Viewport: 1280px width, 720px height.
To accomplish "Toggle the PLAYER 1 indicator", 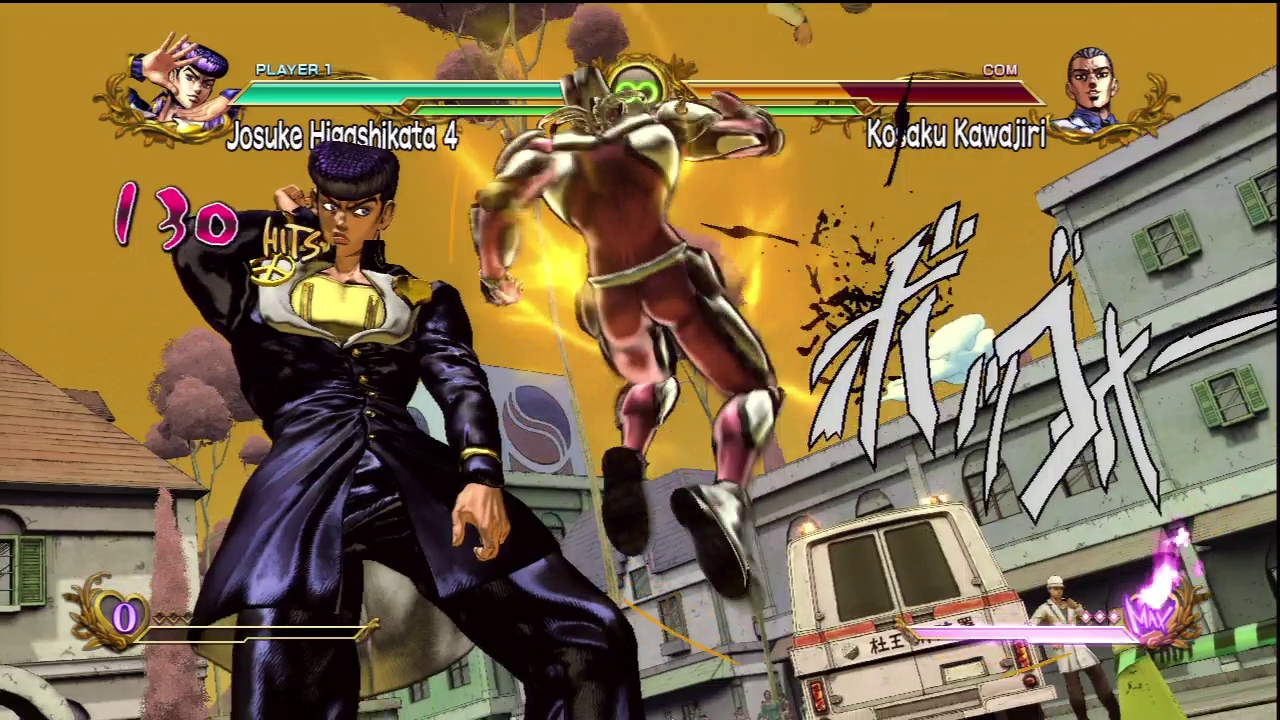I will coord(292,70).
